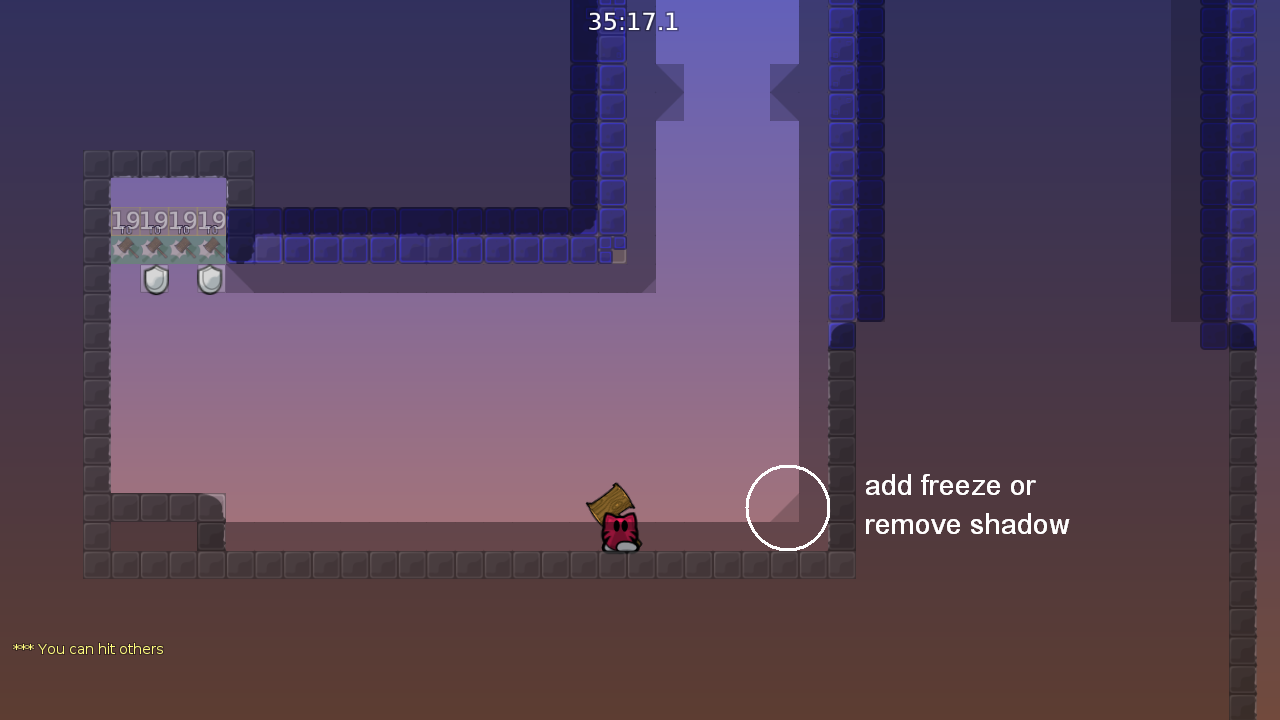The width and height of the screenshot is (1280, 720).
Task: Click the rightmost hammer pickup tile
Action: pyautogui.click(x=211, y=248)
